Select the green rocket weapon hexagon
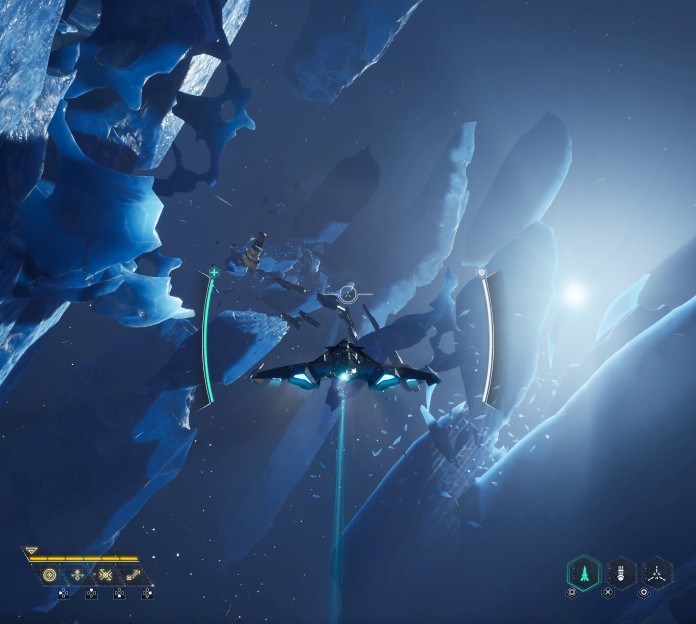The height and width of the screenshot is (624, 696). click(x=583, y=573)
